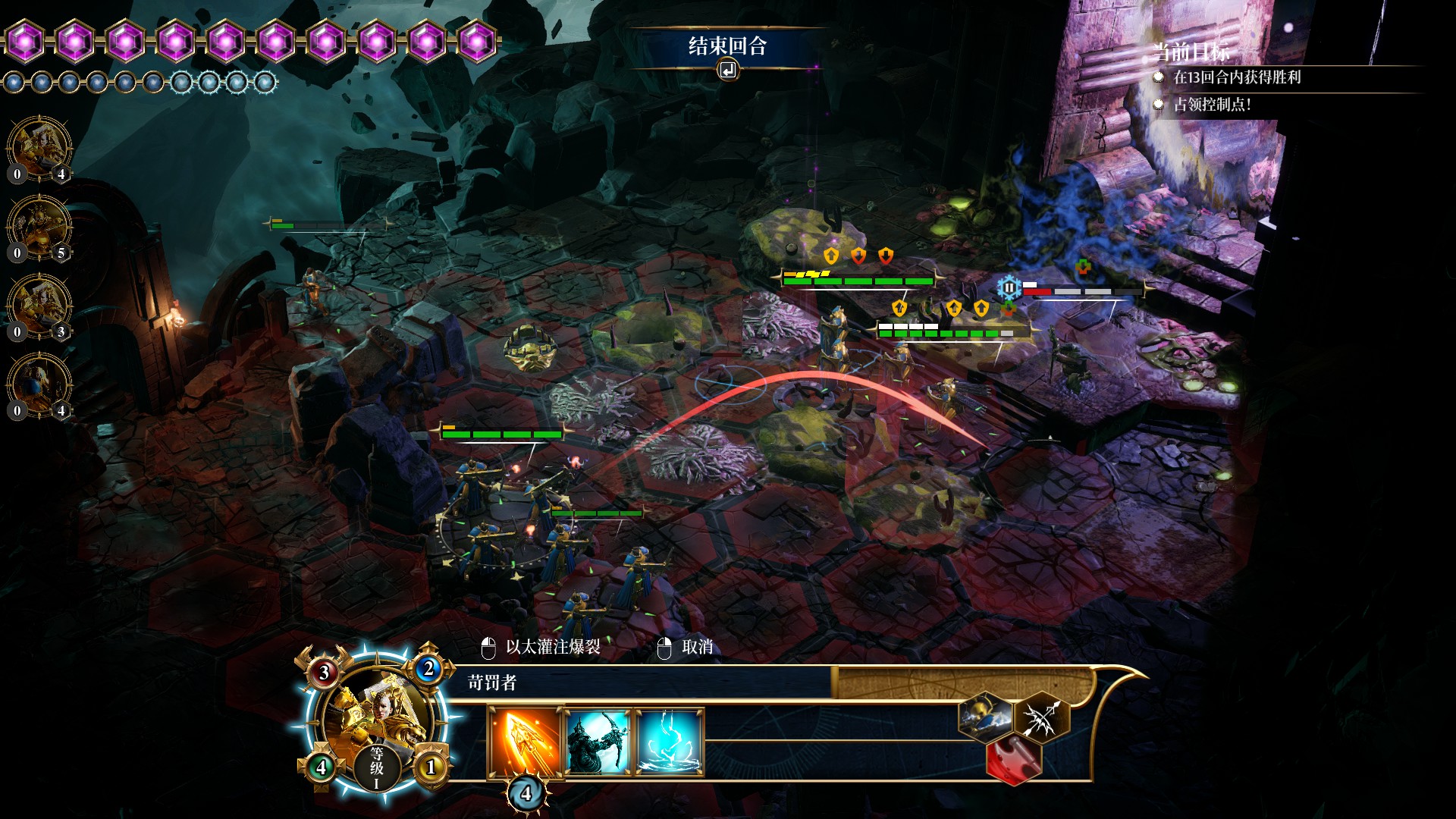This screenshot has width=1456, height=819.
Task: Choose the red axe hexagon icon
Action: [1015, 758]
